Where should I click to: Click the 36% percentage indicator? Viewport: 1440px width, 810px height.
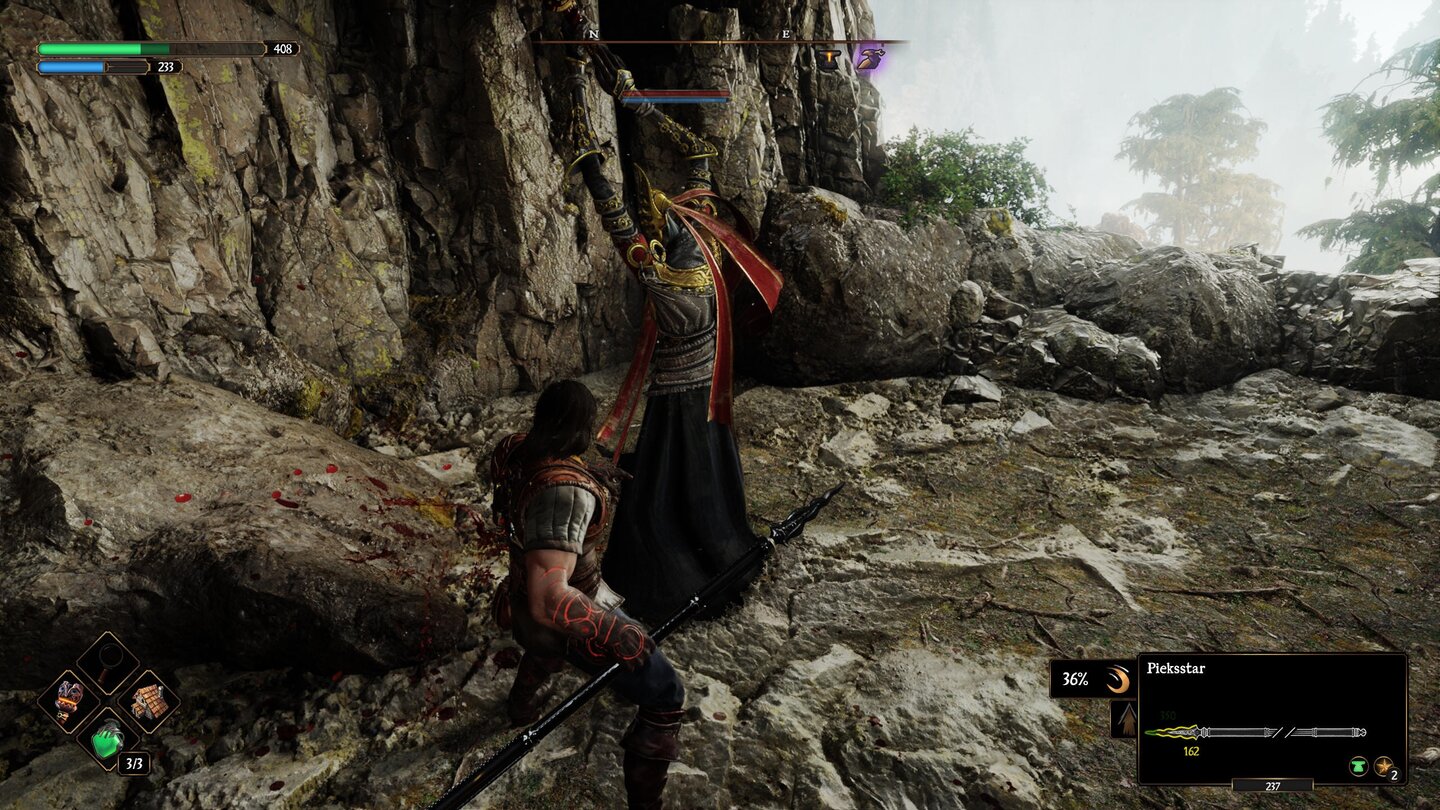(1075, 679)
